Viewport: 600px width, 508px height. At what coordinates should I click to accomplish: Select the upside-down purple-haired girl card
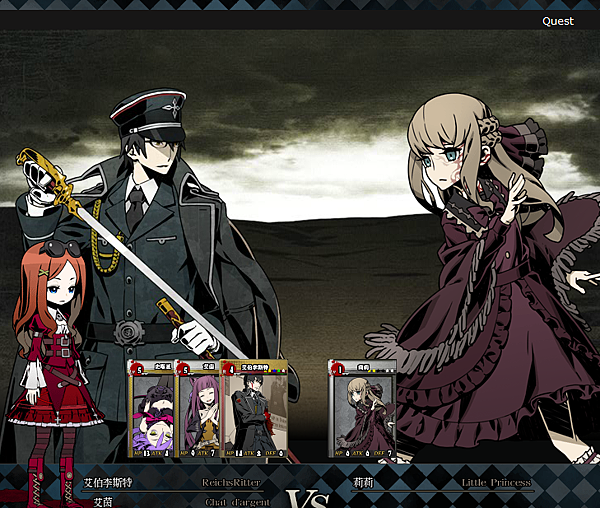pos(153,412)
